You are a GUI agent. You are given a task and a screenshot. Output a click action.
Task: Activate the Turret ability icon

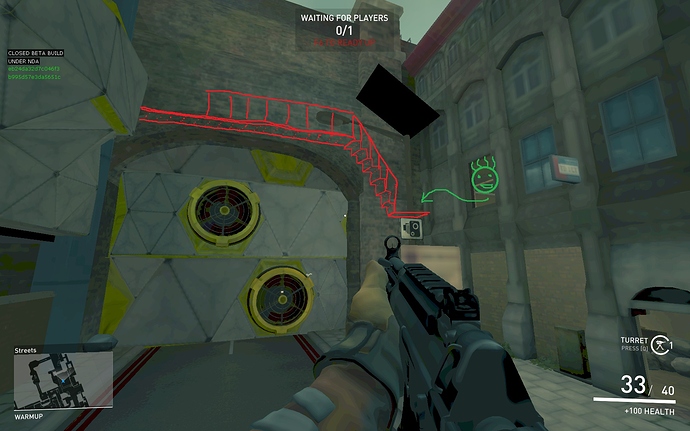(x=660, y=343)
